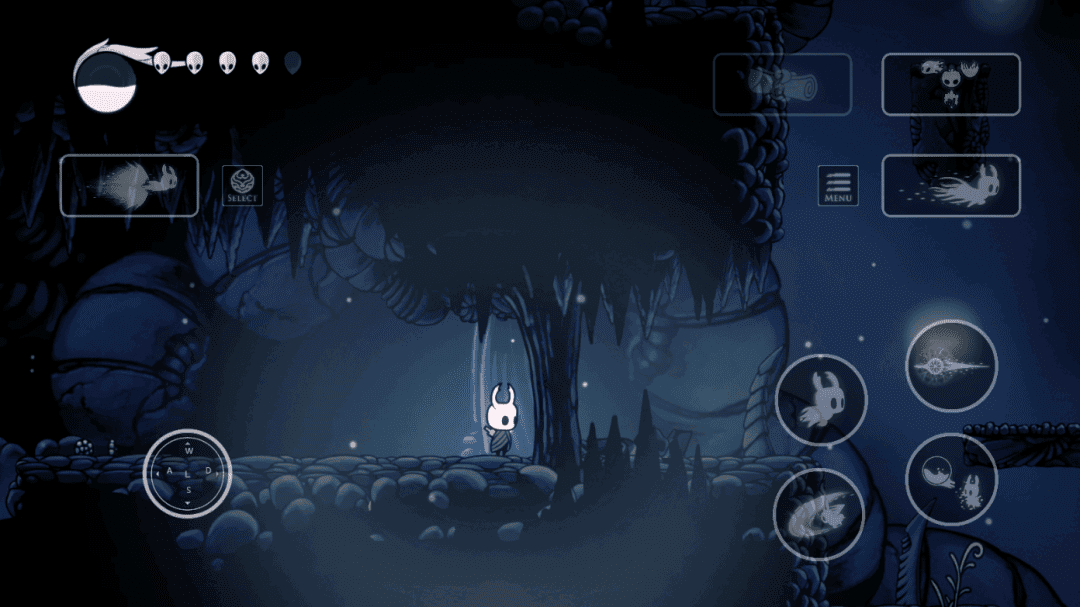Tap W on the movement pad

pyautogui.click(x=188, y=451)
